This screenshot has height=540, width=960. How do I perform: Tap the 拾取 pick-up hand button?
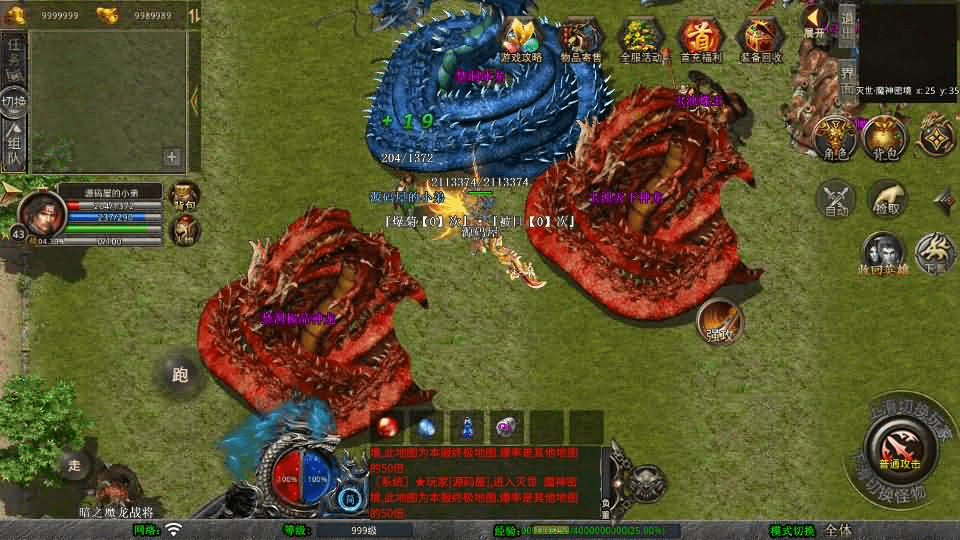pos(888,199)
